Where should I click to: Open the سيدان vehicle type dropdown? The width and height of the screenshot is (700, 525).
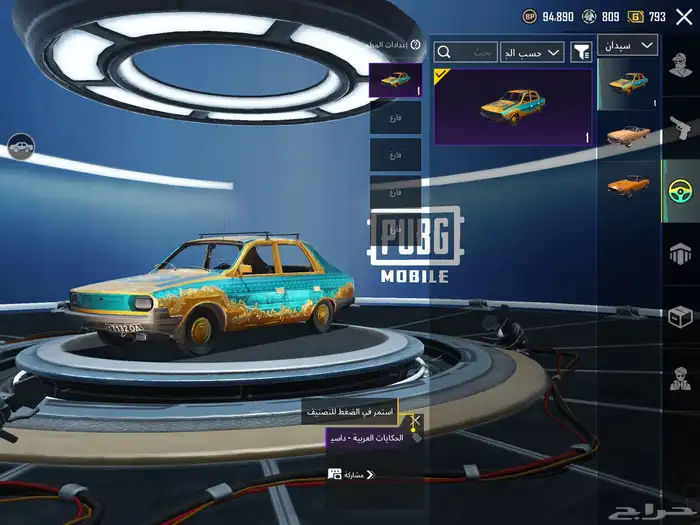628,45
